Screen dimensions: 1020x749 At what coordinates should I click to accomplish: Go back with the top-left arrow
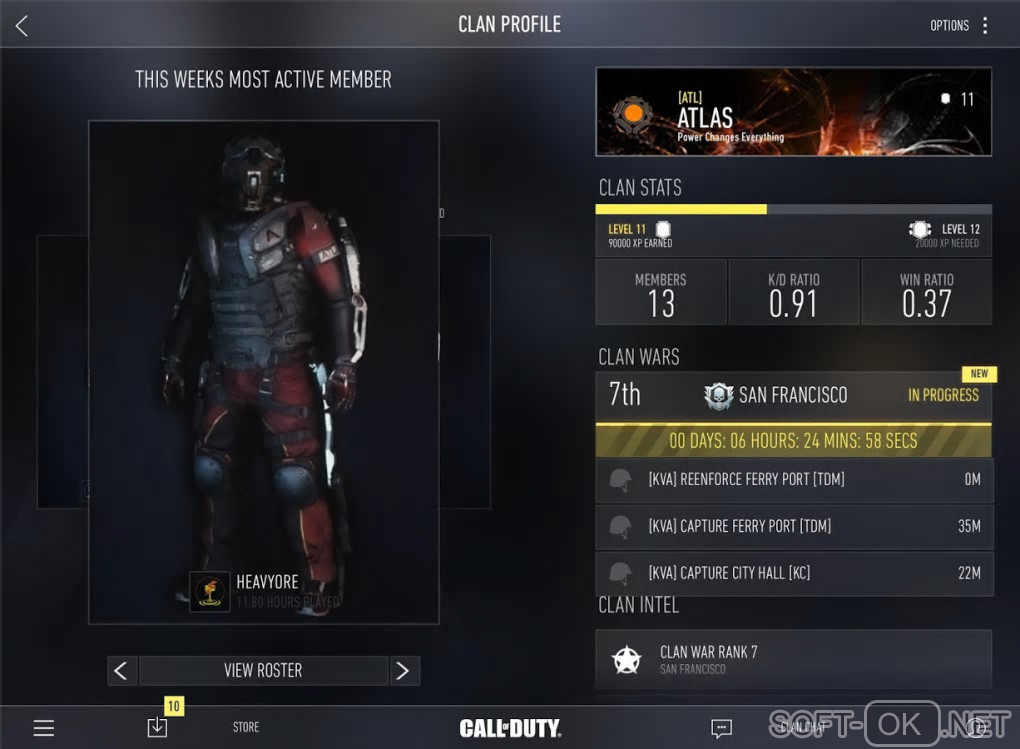(x=22, y=26)
